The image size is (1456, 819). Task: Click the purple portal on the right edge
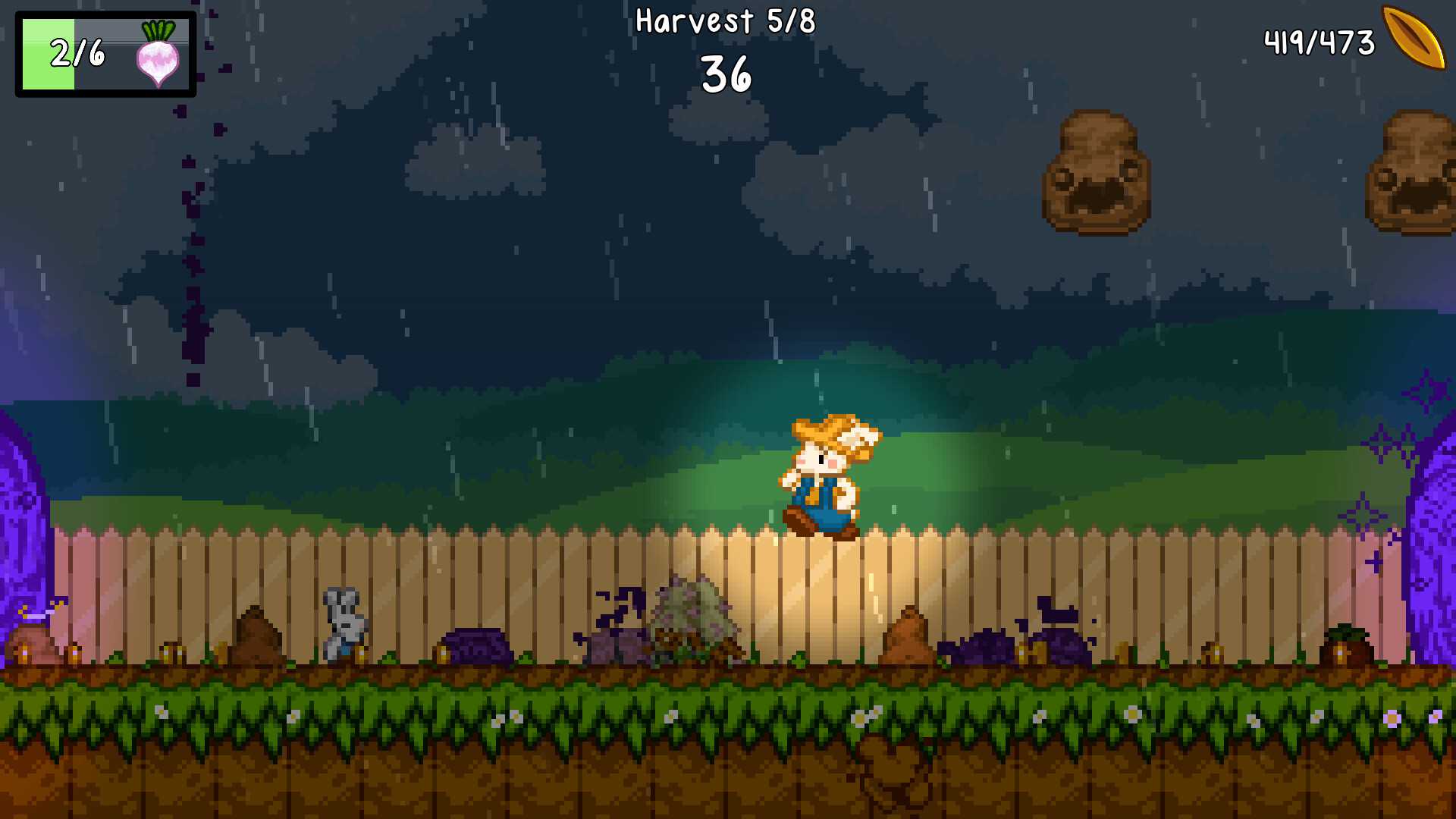[x=1437, y=531]
